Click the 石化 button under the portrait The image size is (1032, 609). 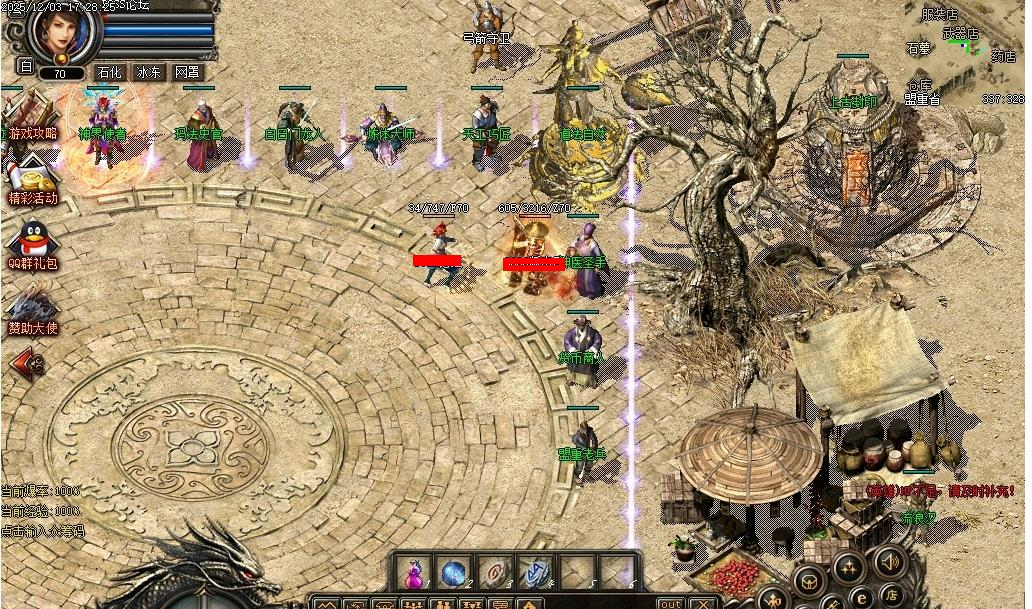coord(109,72)
